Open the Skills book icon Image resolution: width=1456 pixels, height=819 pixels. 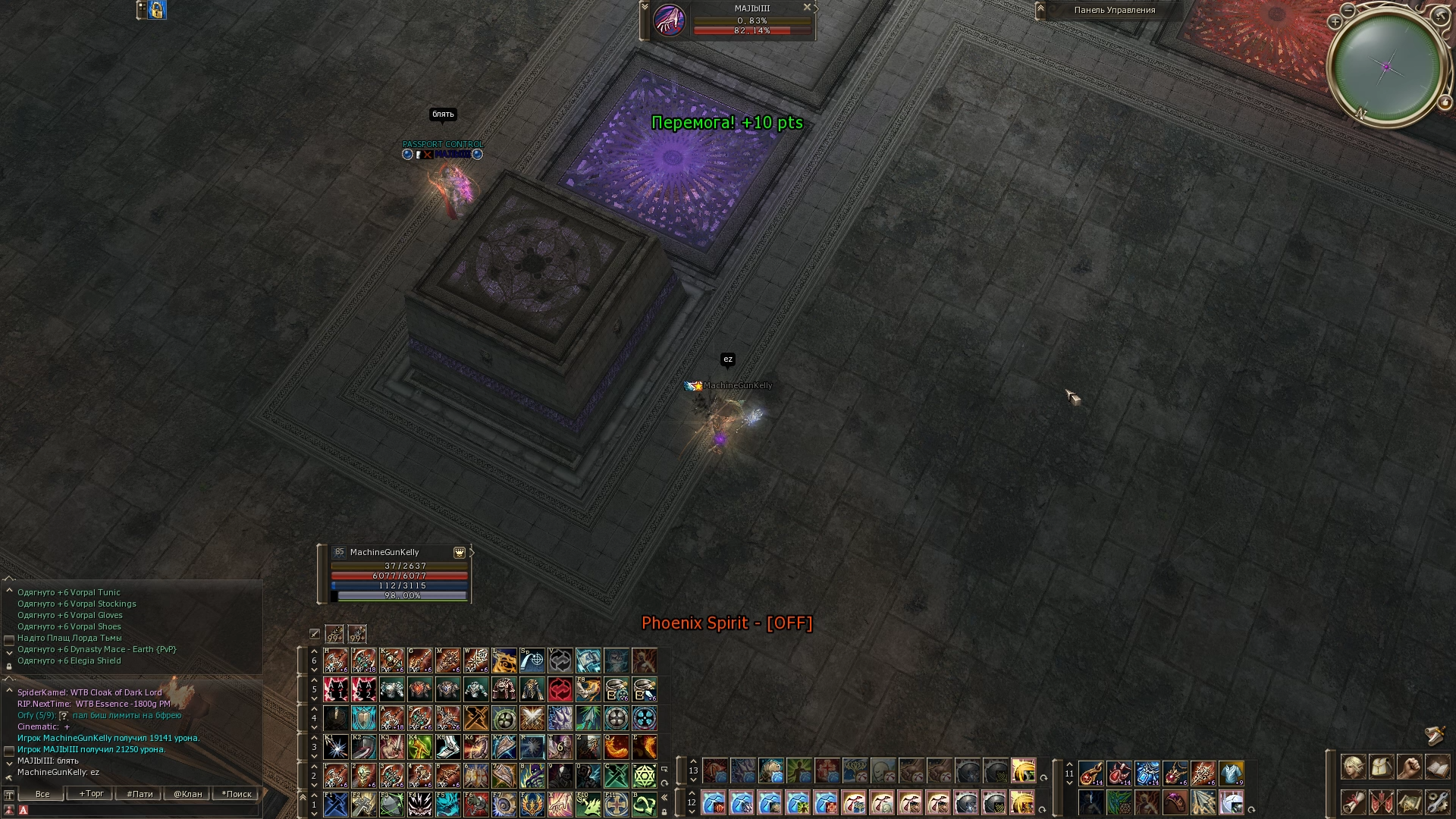(1437, 767)
